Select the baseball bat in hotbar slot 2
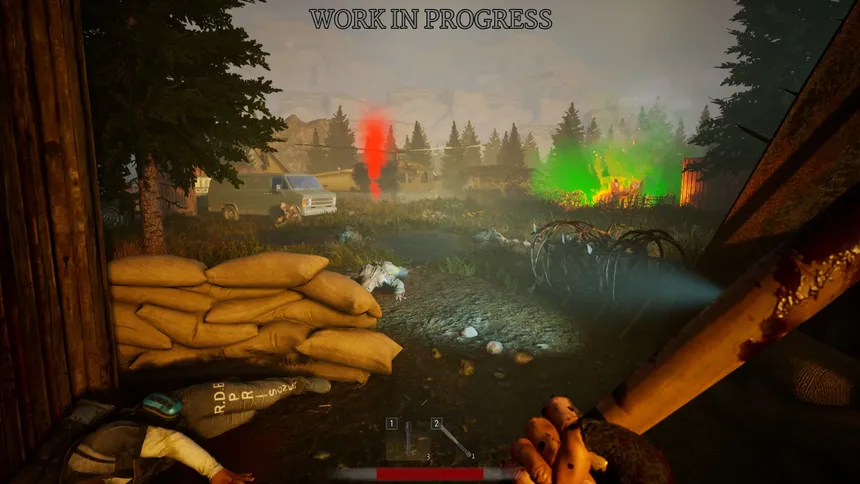Viewport: 860px width, 484px height. (x=453, y=441)
